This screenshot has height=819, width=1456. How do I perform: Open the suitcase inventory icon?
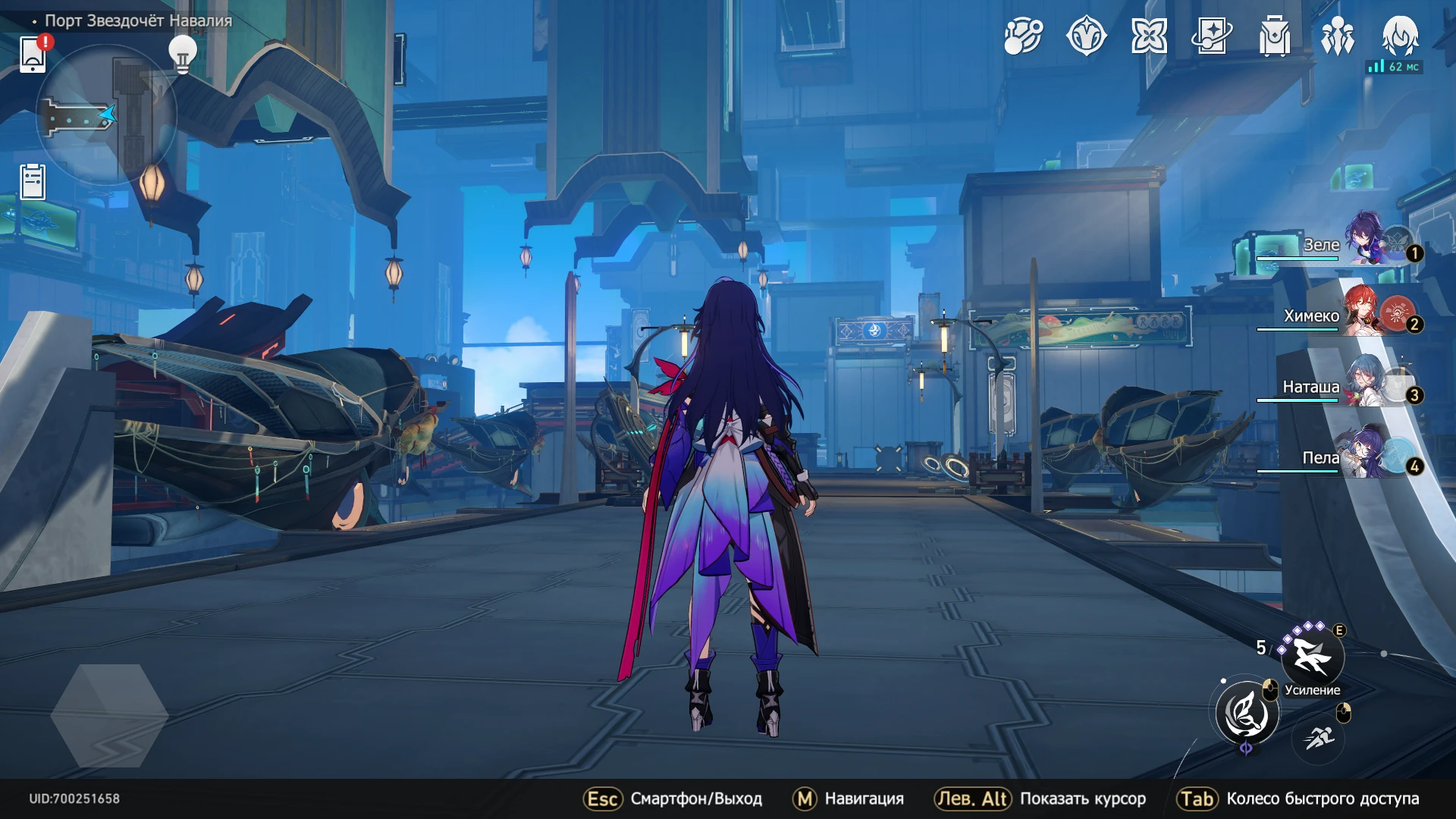pos(1275,36)
